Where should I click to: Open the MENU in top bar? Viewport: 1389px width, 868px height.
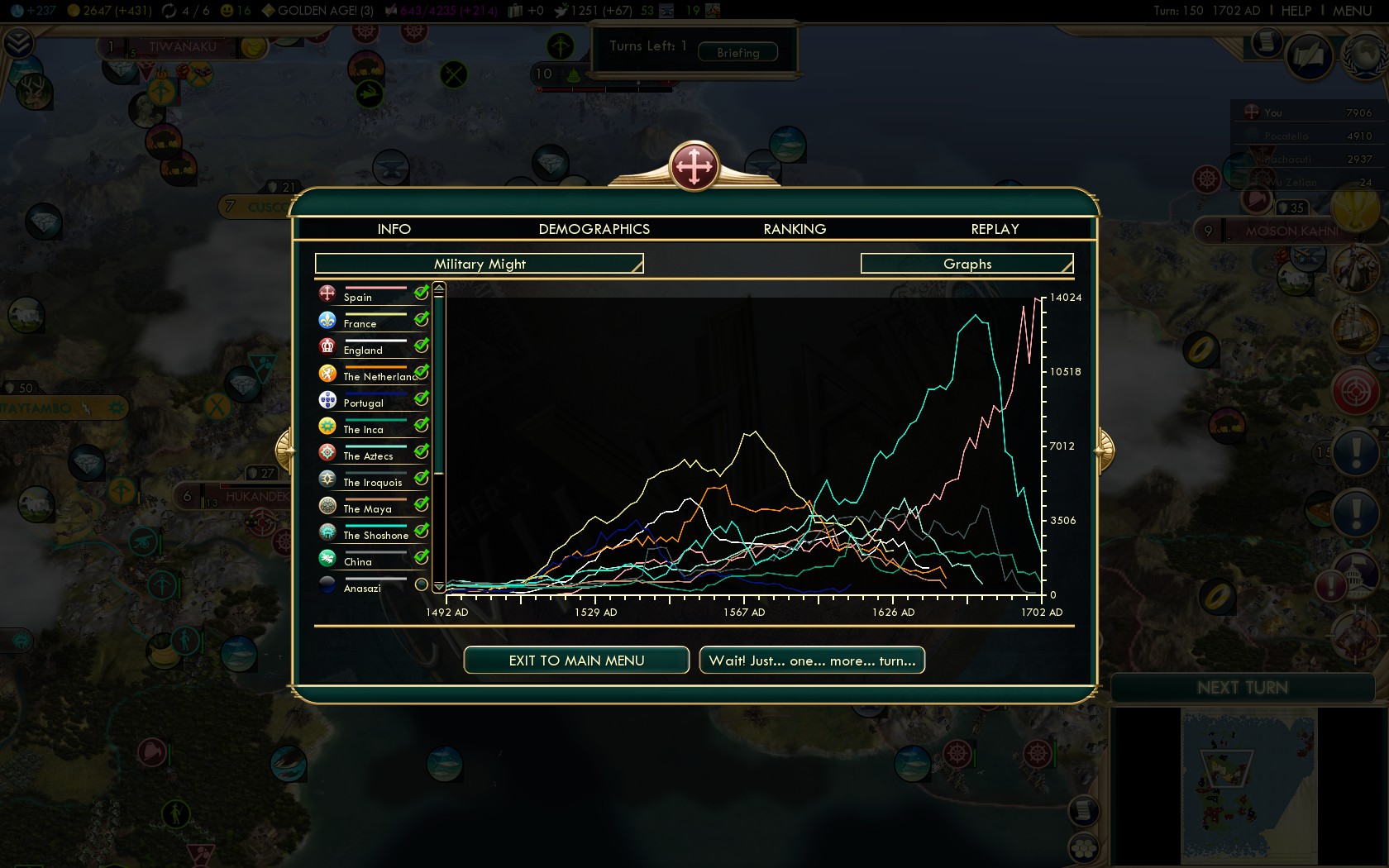[1352, 11]
